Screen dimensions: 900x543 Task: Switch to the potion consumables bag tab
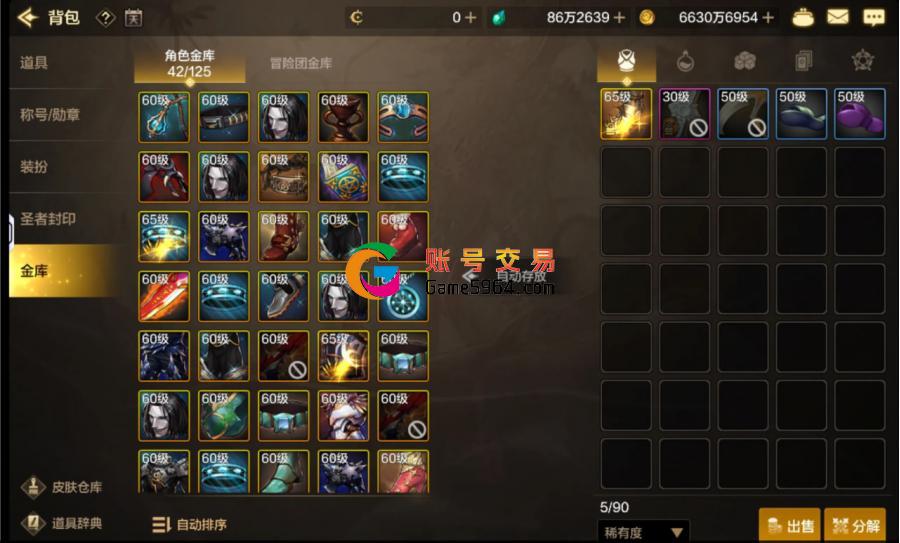[685, 61]
